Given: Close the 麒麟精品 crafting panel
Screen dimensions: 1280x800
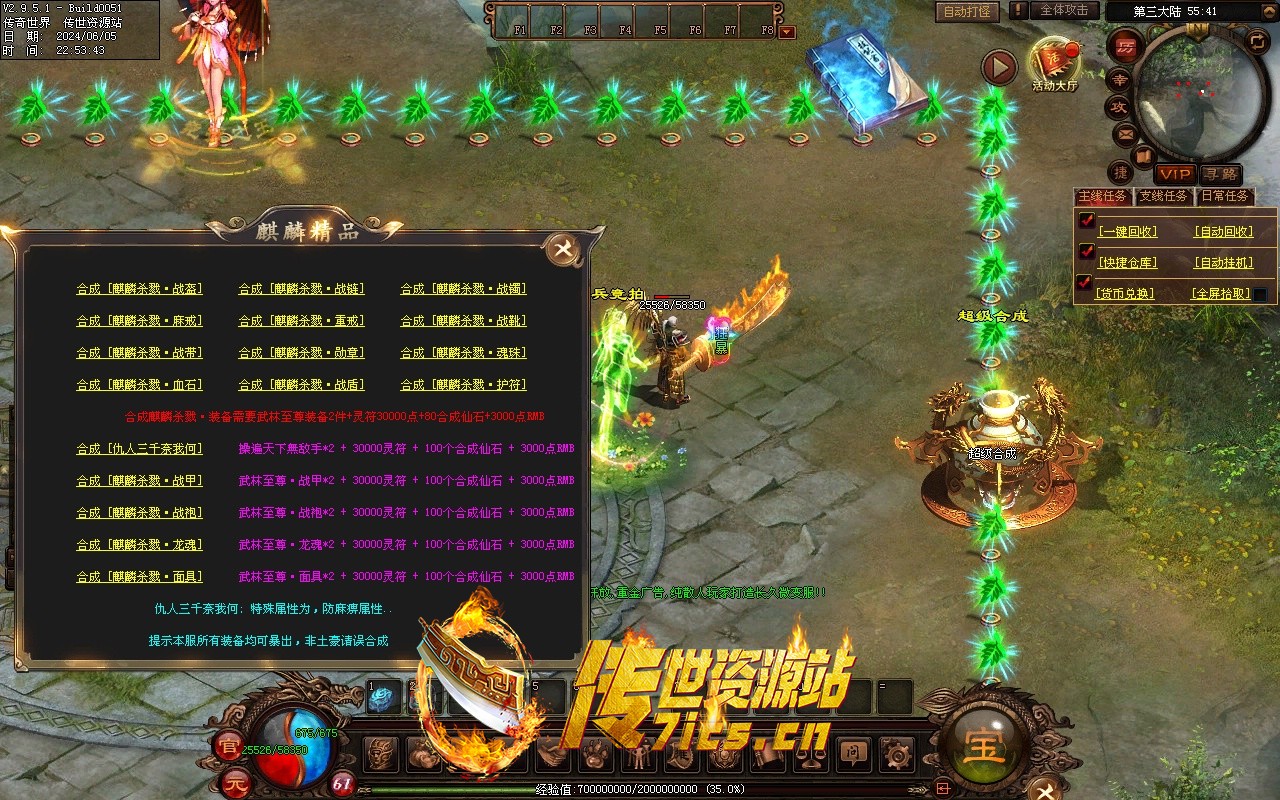Looking at the screenshot, I should coord(563,249).
